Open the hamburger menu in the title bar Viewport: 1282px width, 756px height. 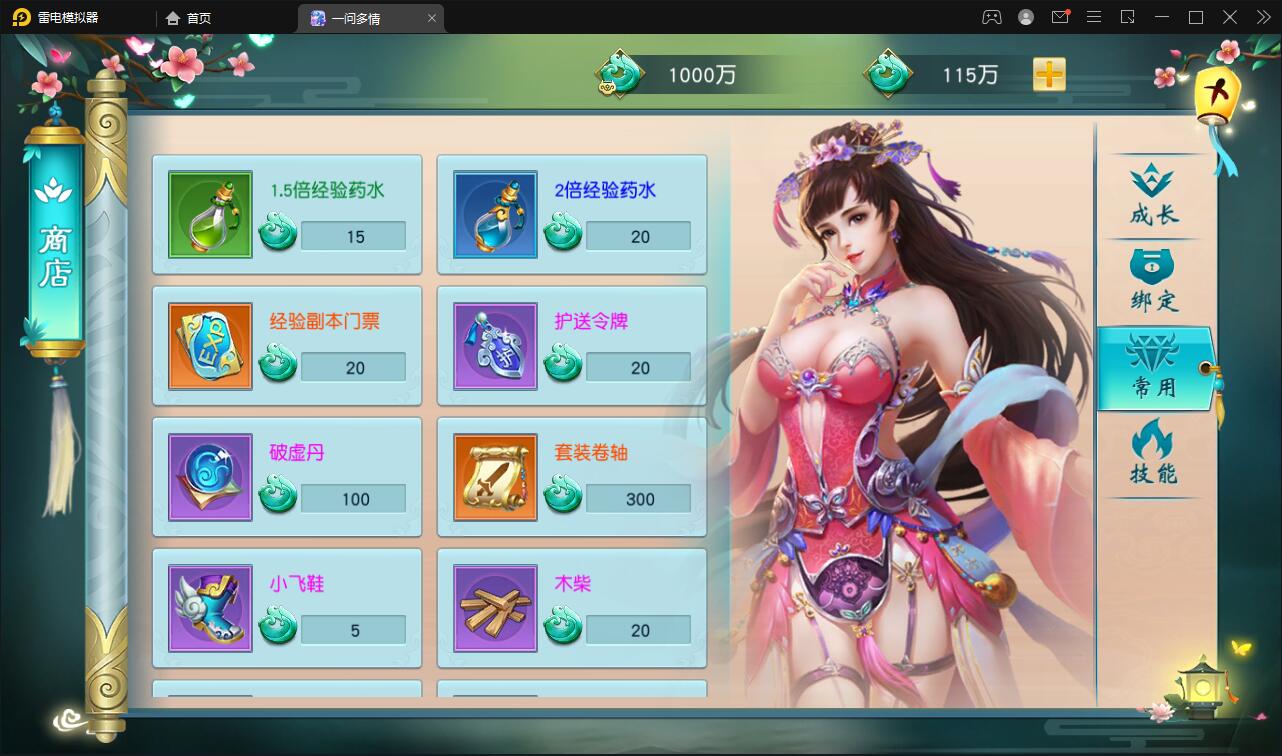pyautogui.click(x=1093, y=17)
